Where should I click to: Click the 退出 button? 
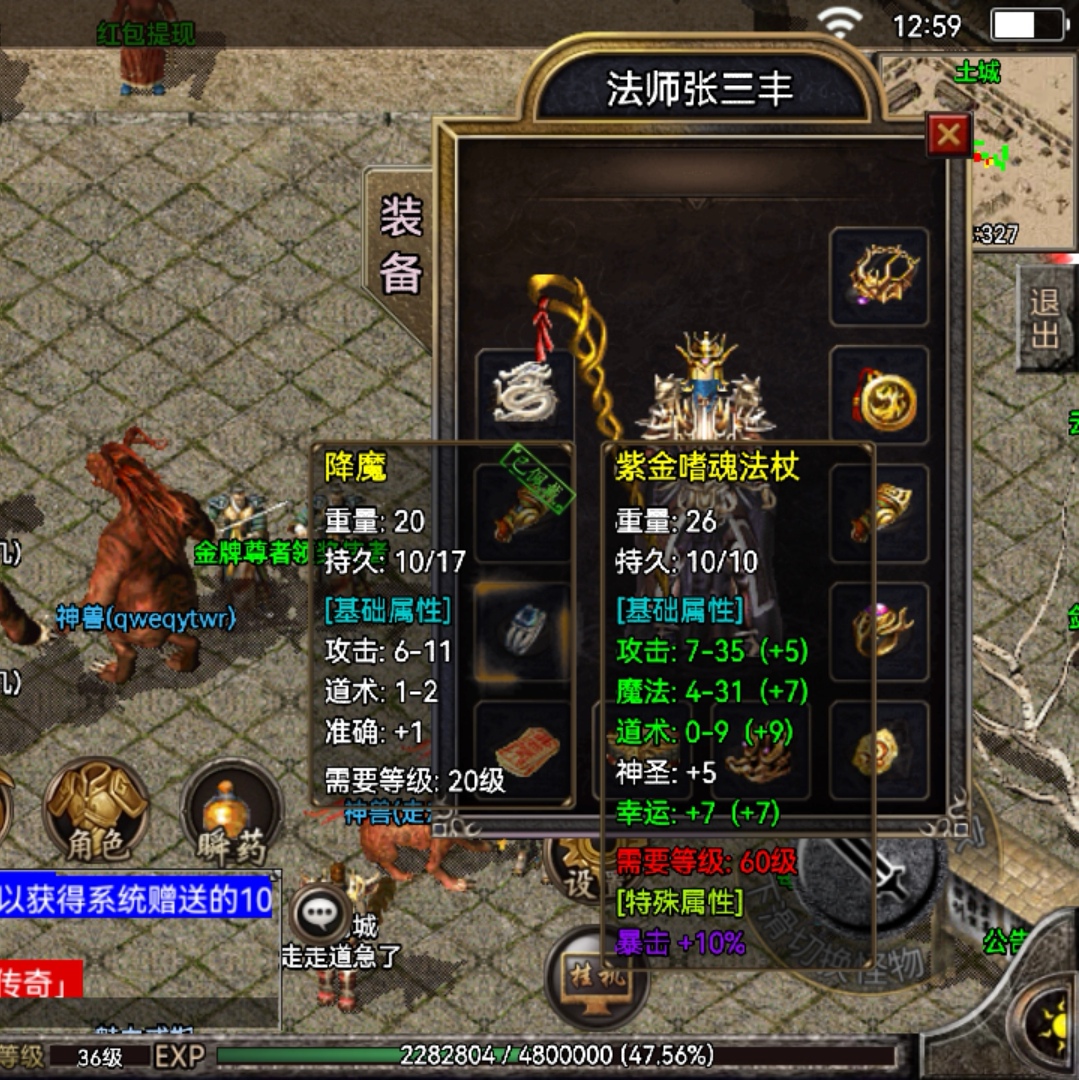[x=1044, y=318]
